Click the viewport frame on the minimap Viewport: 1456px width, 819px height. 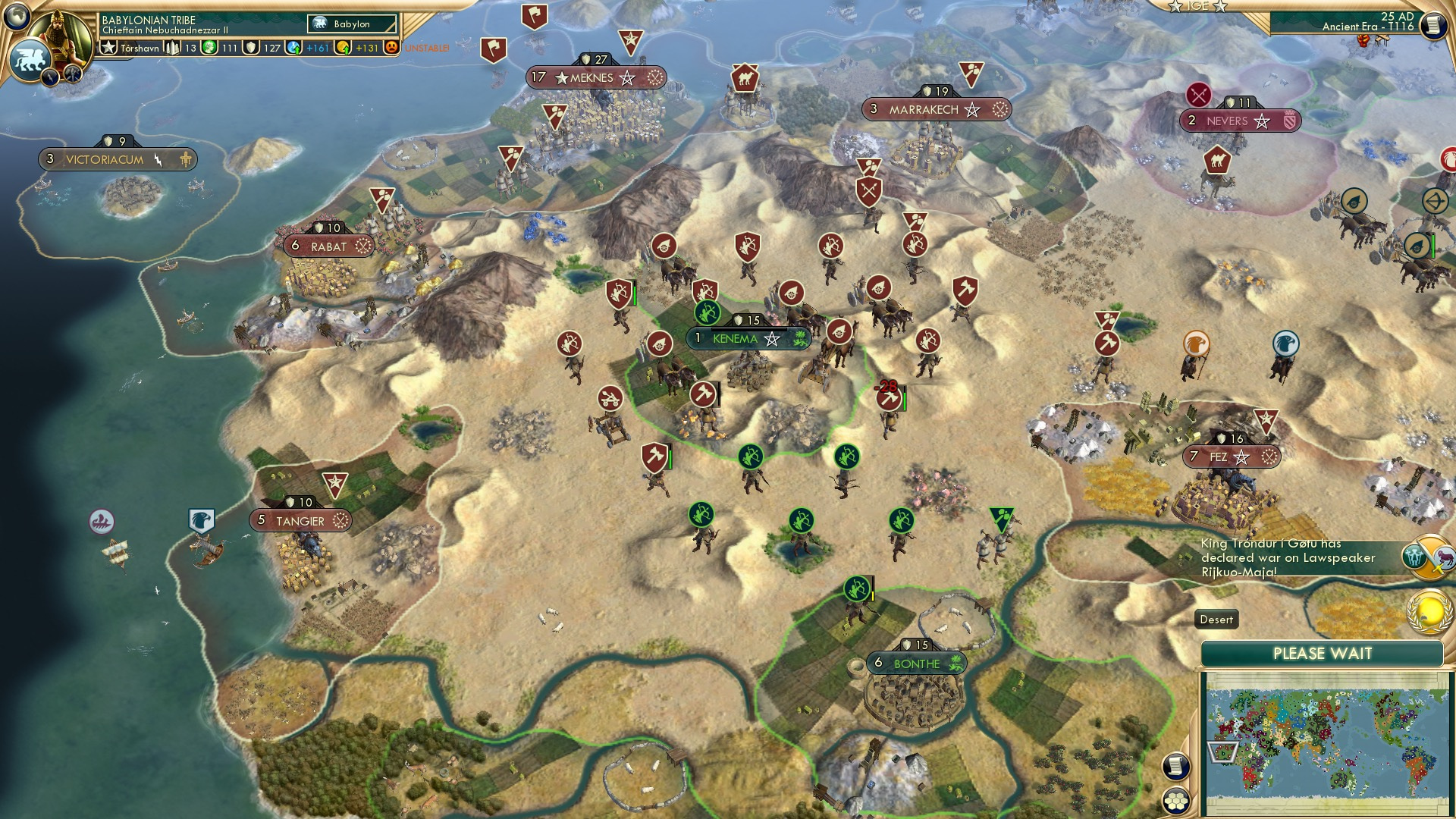point(1223,752)
